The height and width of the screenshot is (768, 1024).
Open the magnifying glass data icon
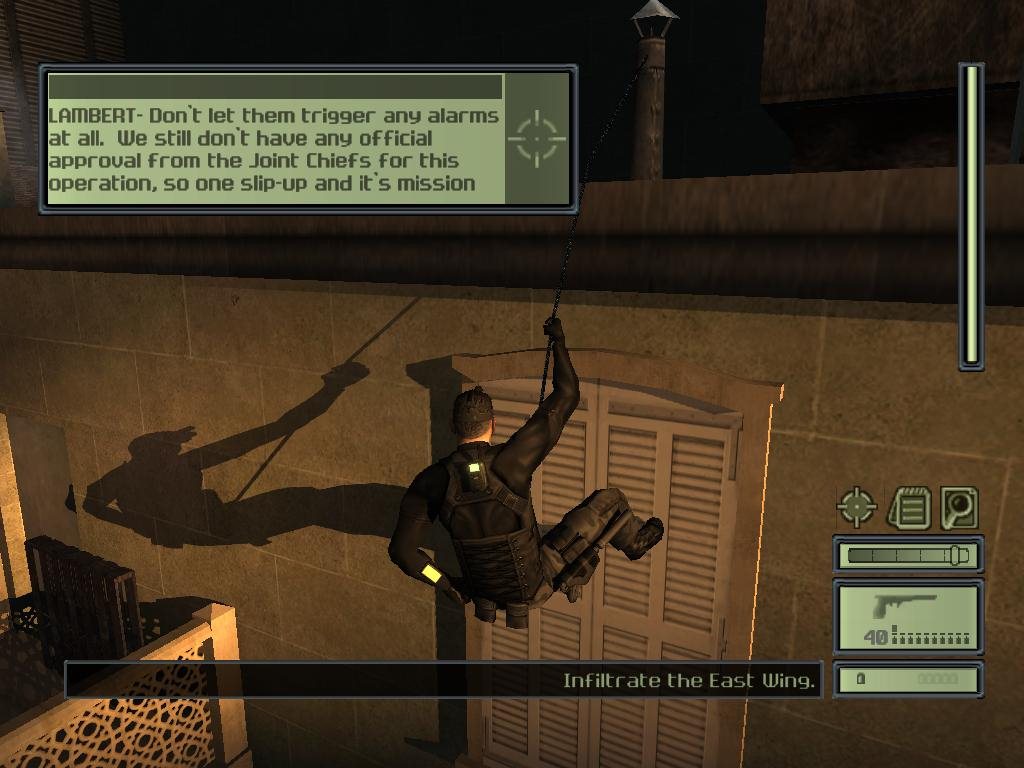point(959,508)
